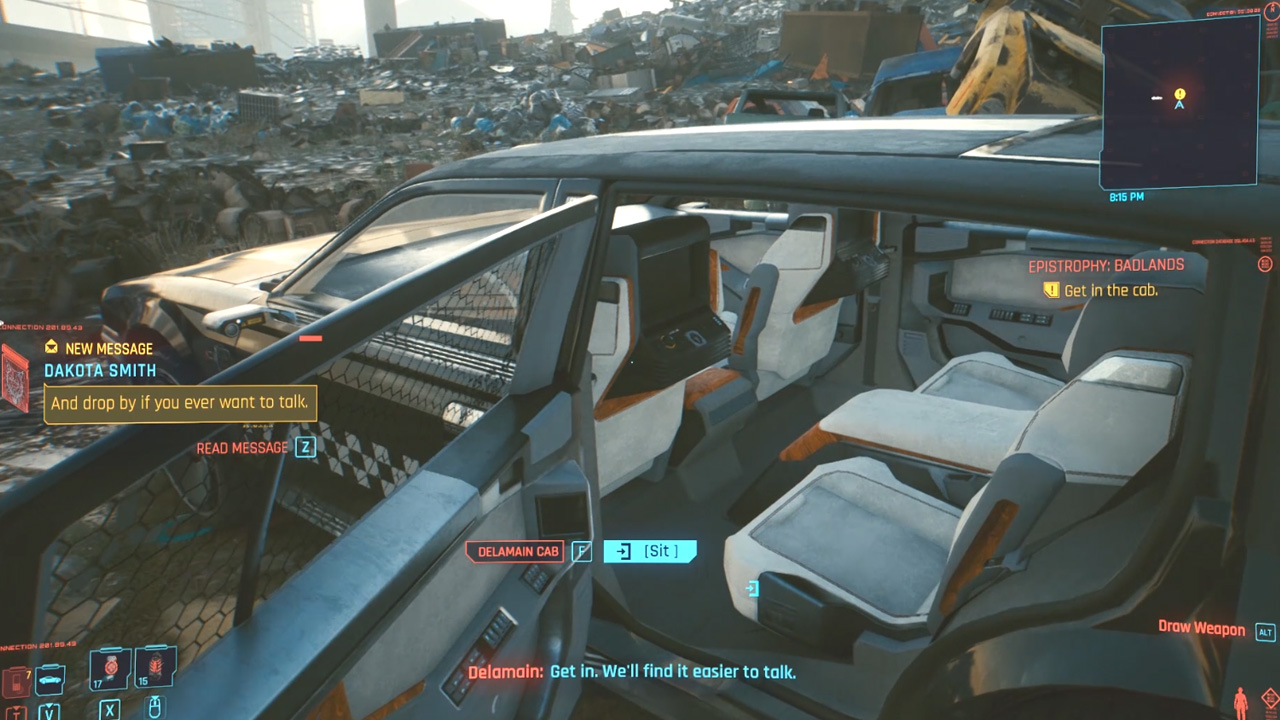Click the X keybind prompt
This screenshot has height=720, width=1280.
click(109, 708)
